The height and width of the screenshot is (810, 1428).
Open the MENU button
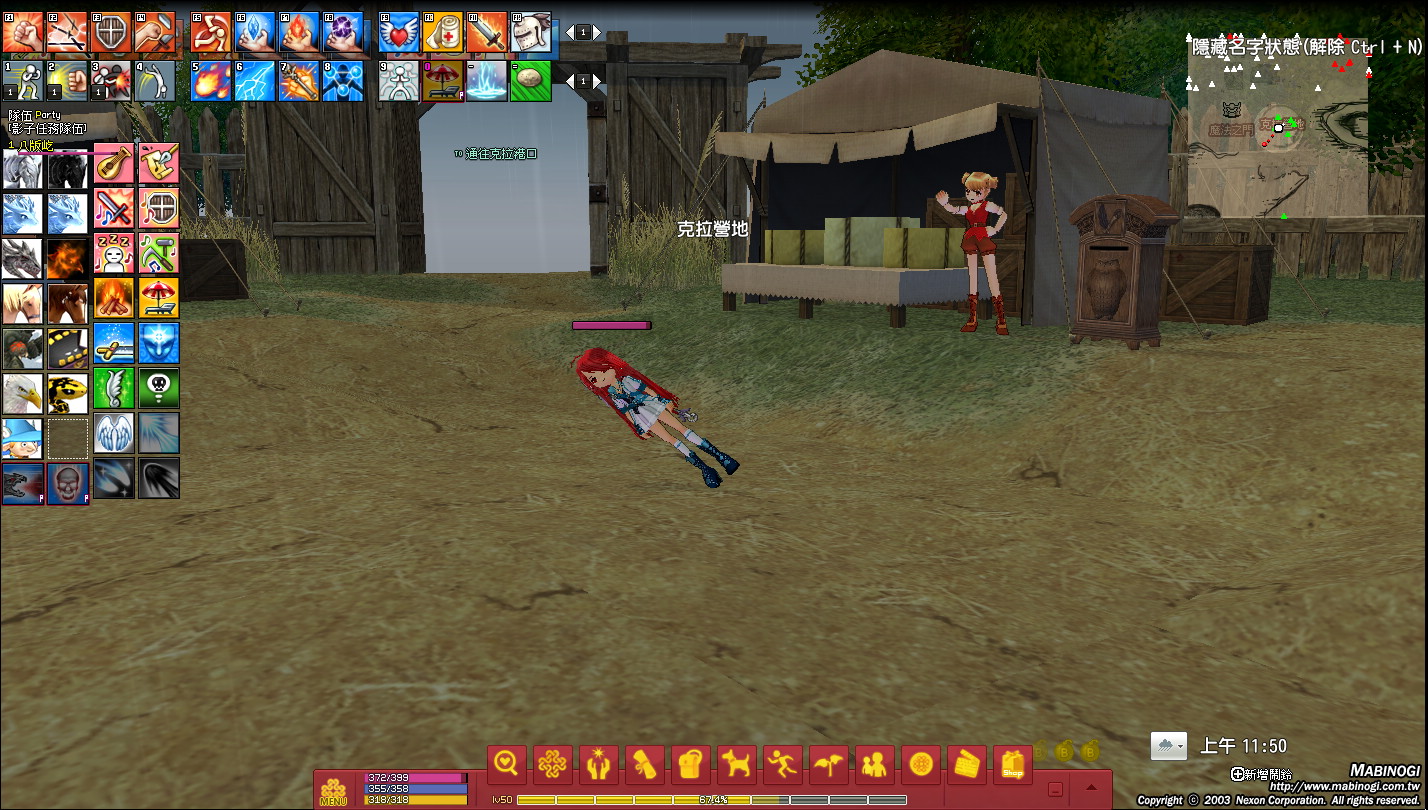tap(333, 790)
